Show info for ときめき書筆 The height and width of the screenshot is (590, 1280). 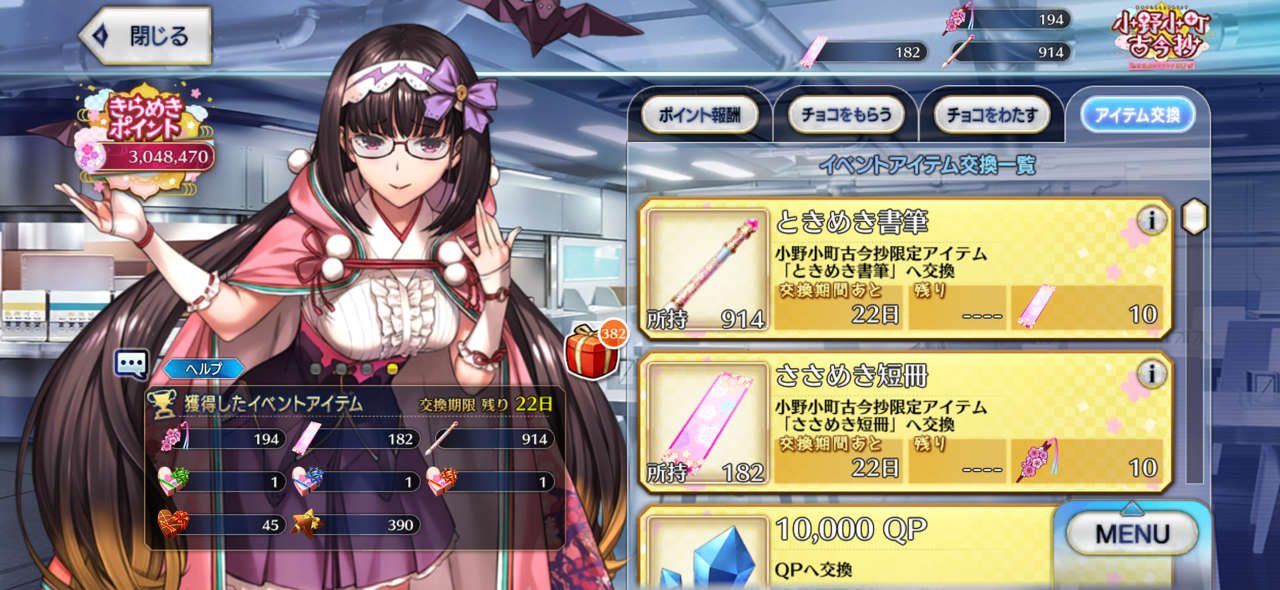click(1151, 220)
